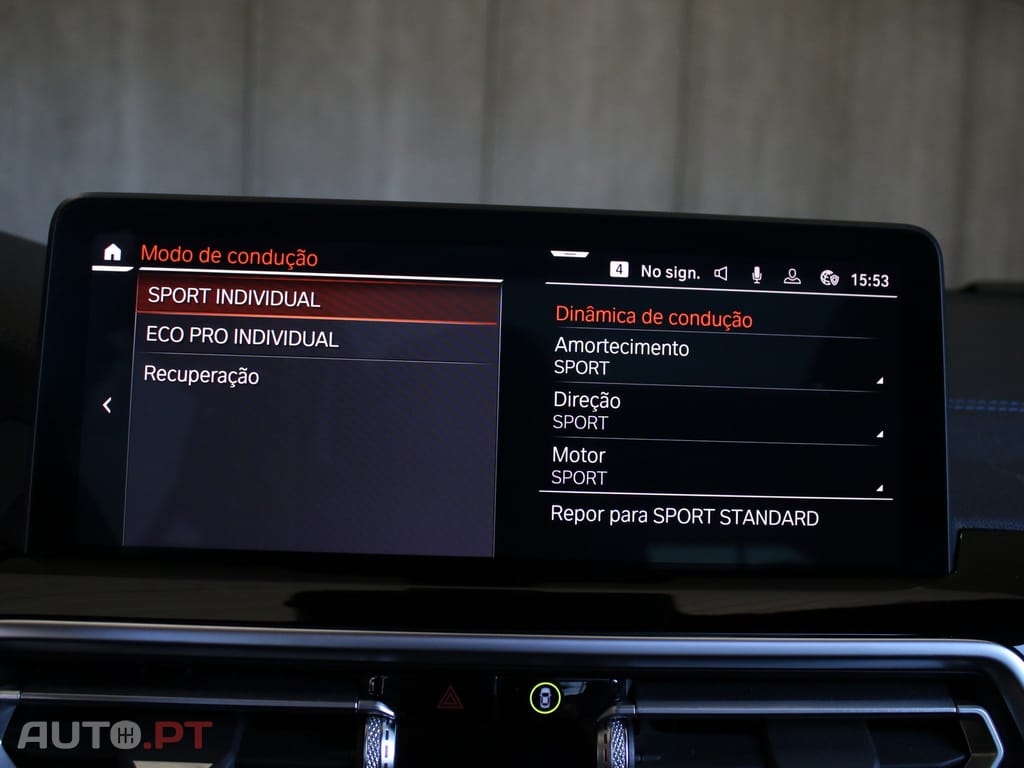Viewport: 1024px width, 768px height.
Task: Open the Motor SPORT setting
Action: pyautogui.click(x=715, y=466)
